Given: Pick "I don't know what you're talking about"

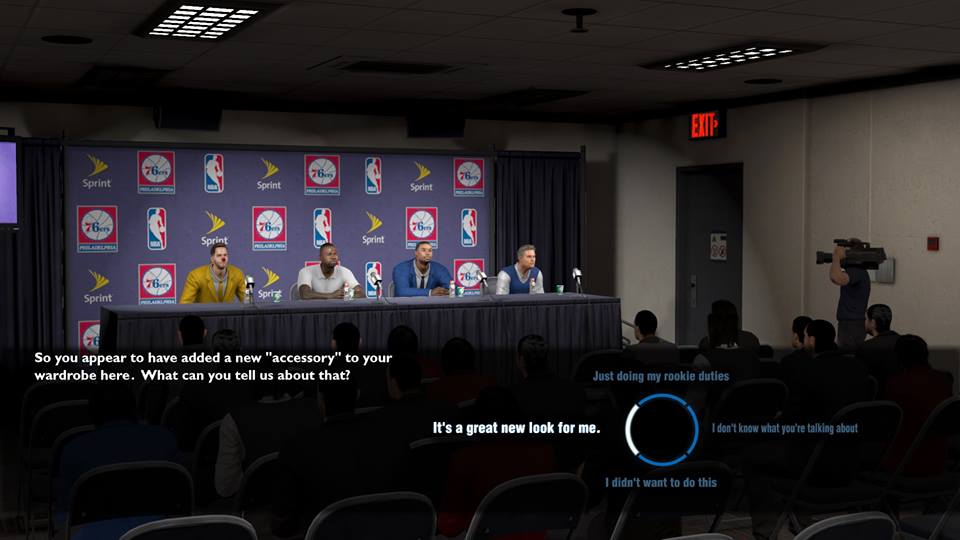Looking at the screenshot, I should pos(784,428).
